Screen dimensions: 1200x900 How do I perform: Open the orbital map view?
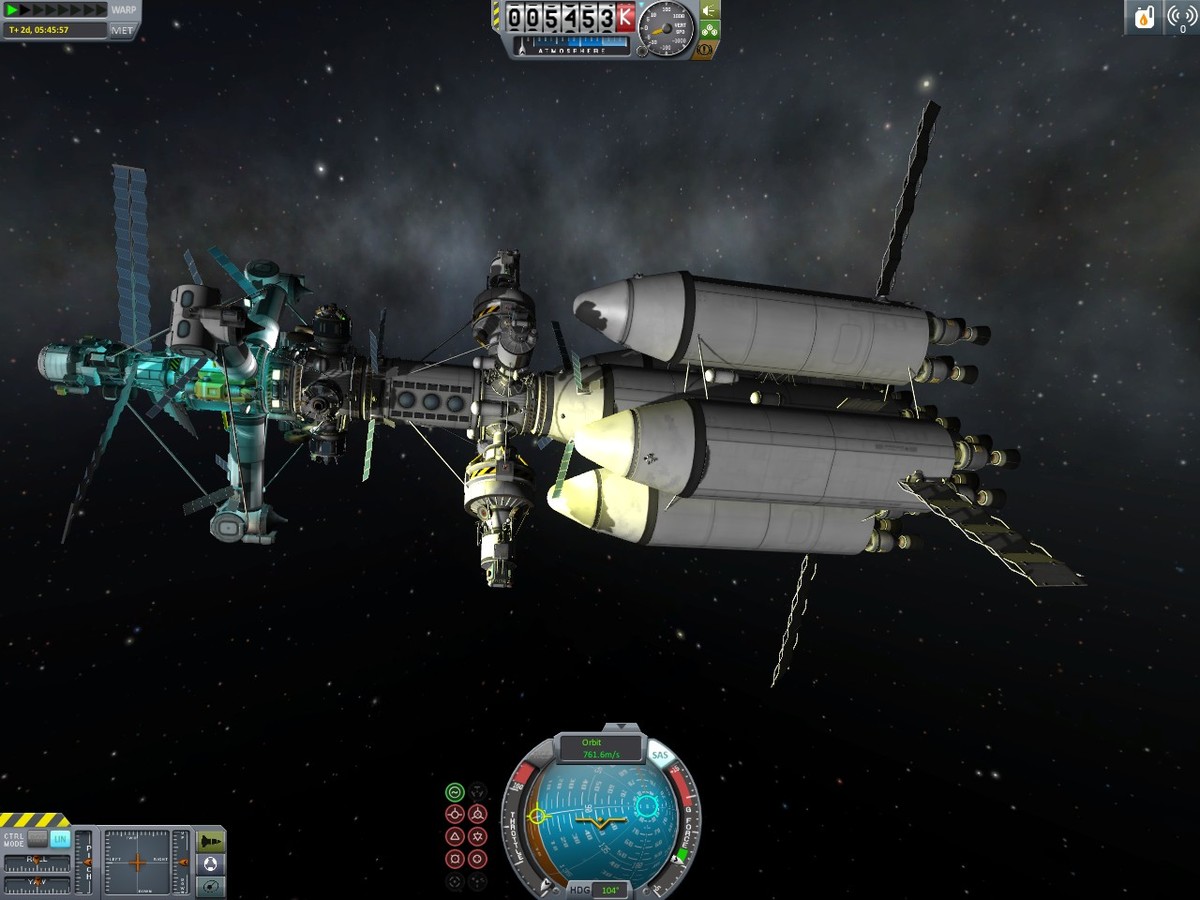tap(211, 886)
